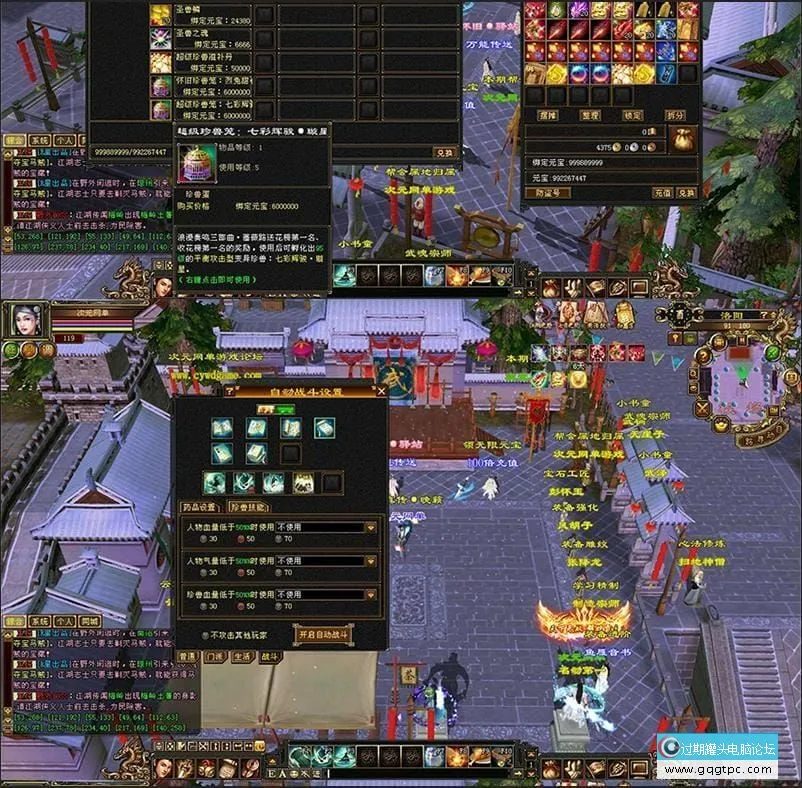802x788 pixels.
Task: Select the 药品设置 tab
Action: click(x=201, y=506)
